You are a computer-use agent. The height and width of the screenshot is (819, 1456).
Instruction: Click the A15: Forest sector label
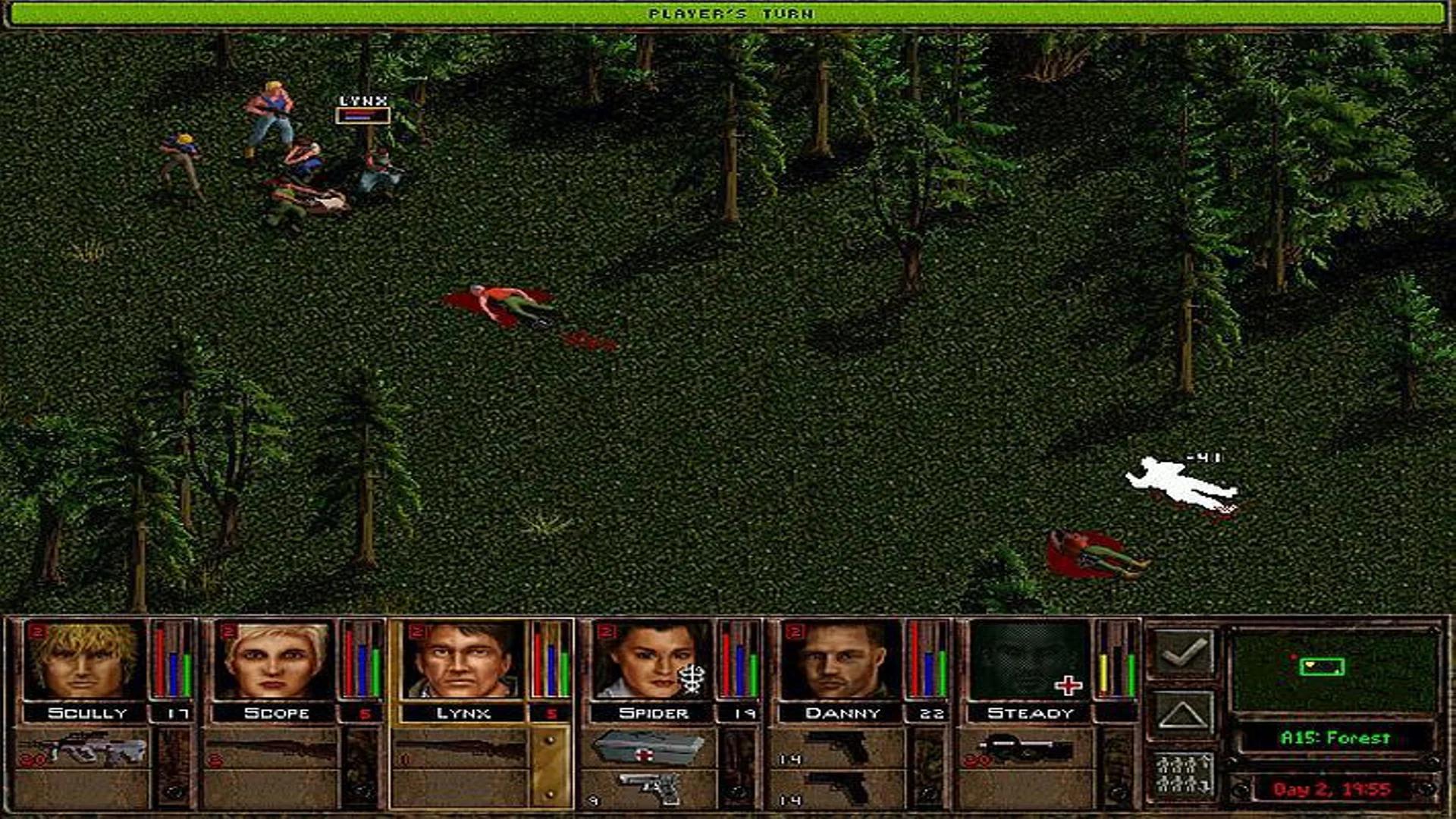coord(1335,738)
